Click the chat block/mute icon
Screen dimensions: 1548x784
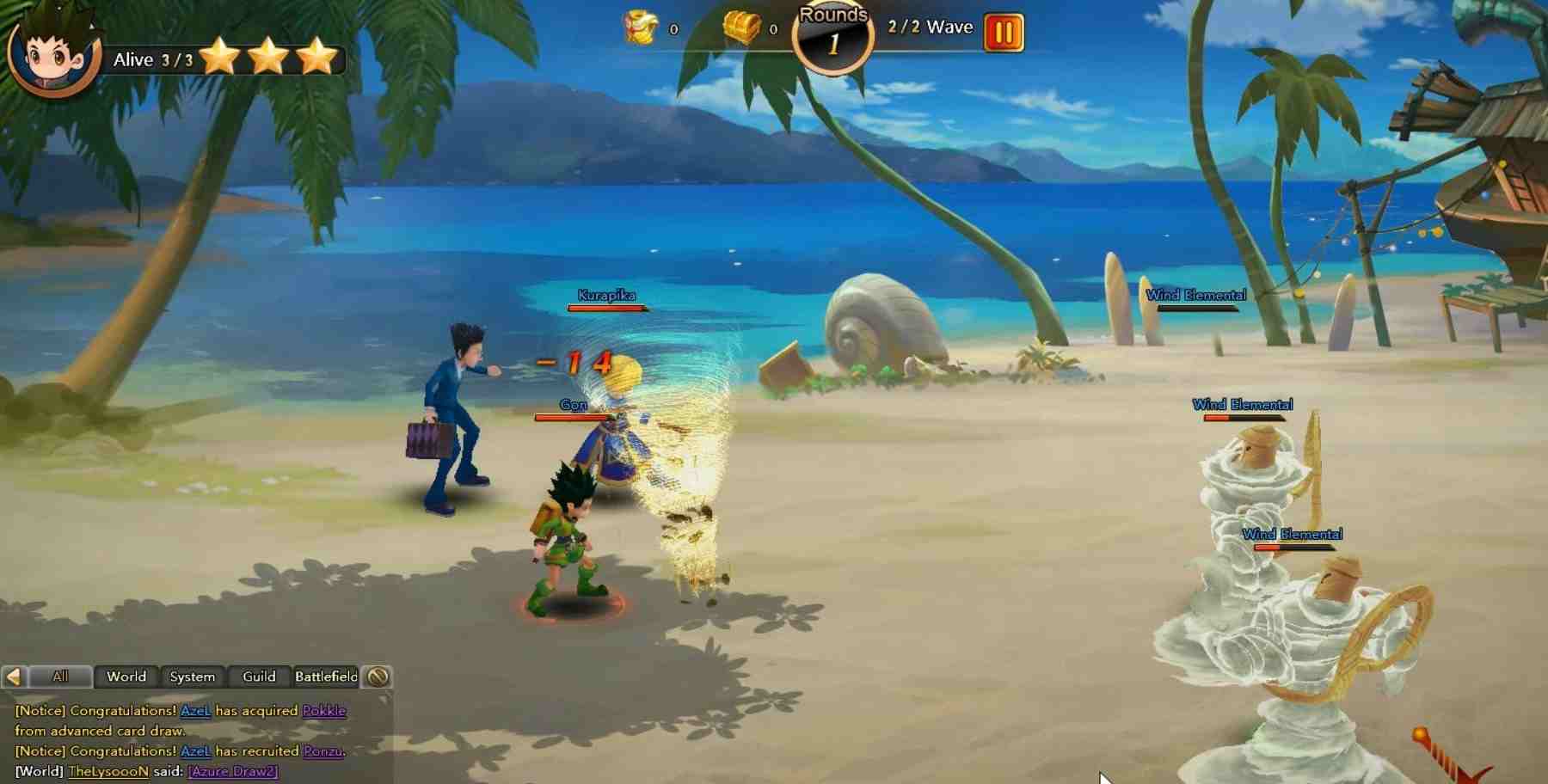click(x=378, y=677)
